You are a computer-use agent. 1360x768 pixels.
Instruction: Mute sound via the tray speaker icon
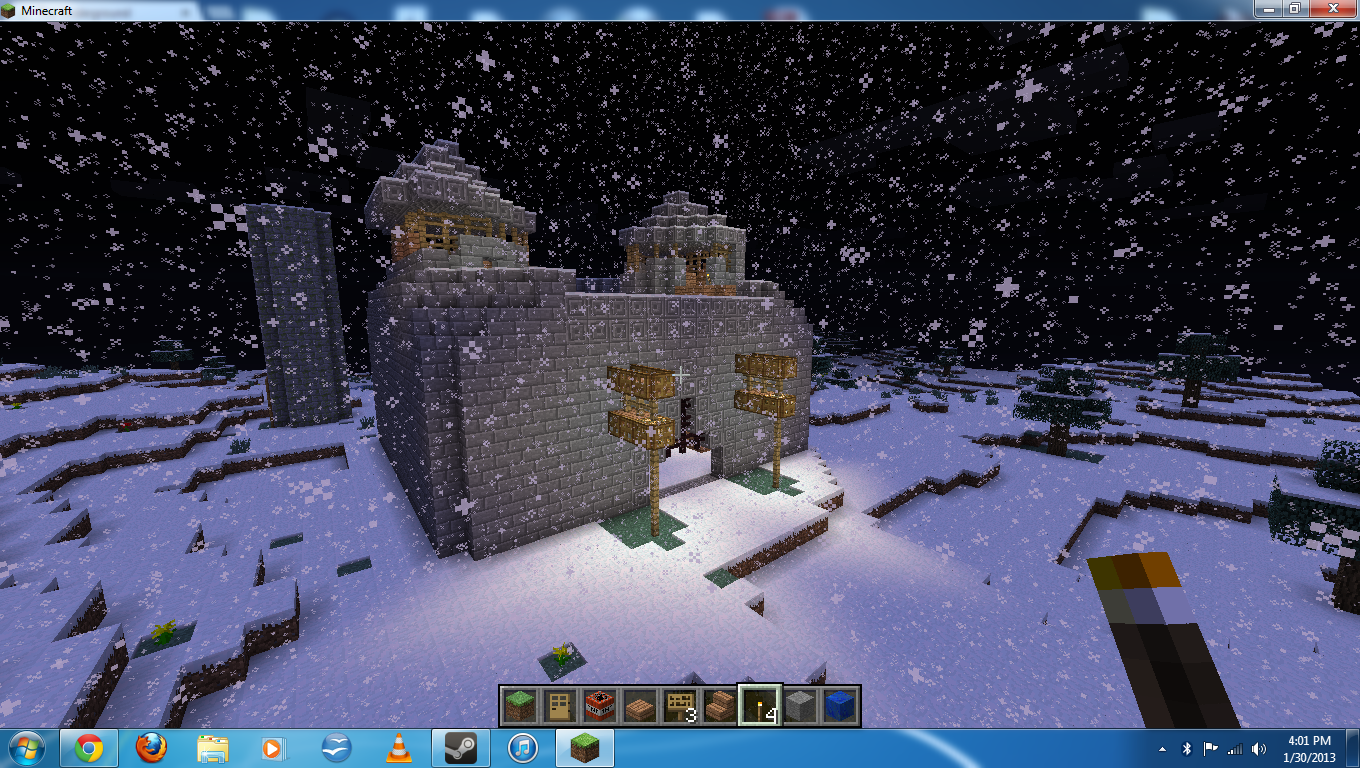click(1259, 747)
